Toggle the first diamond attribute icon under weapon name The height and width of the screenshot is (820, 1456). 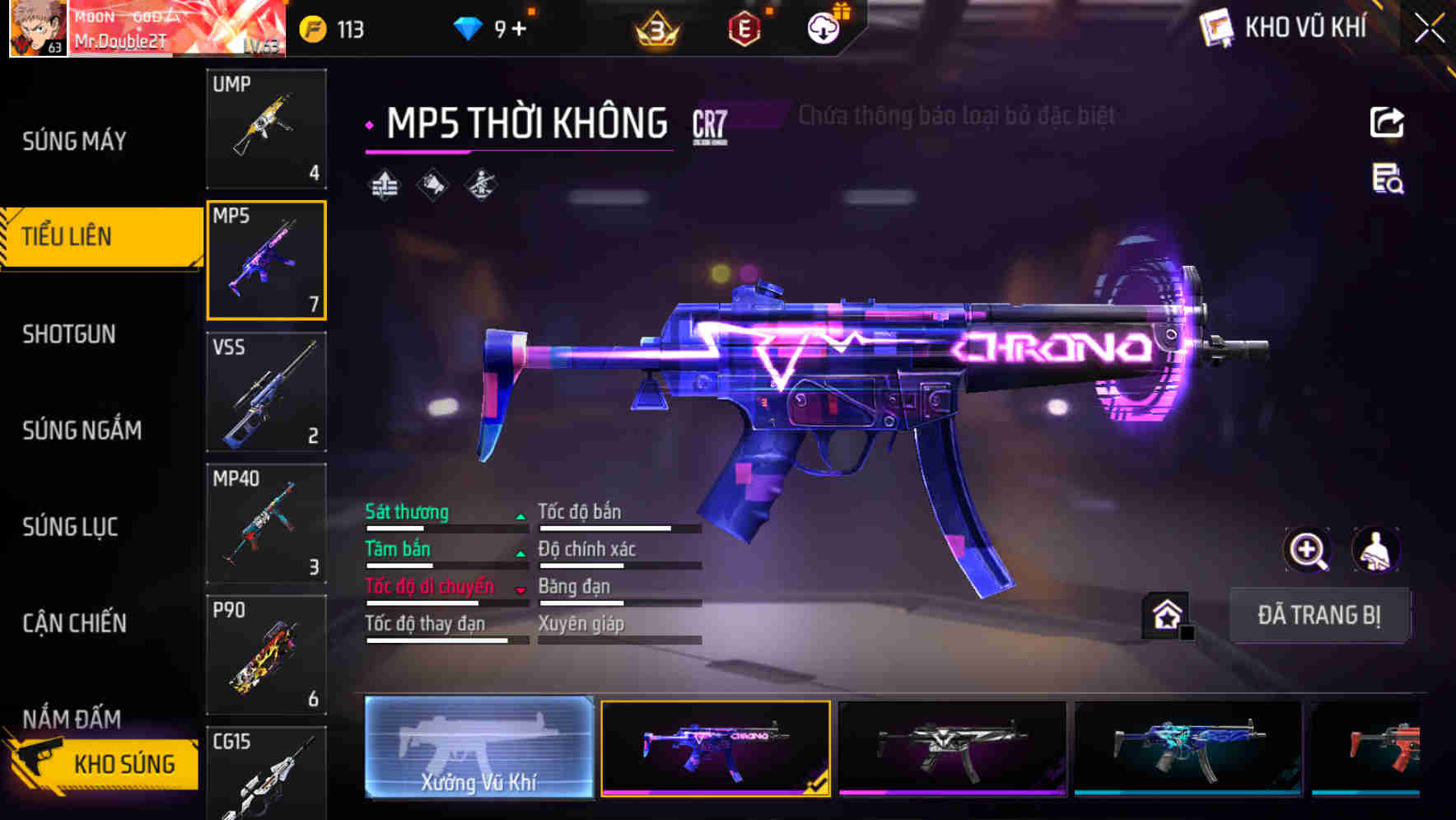384,184
